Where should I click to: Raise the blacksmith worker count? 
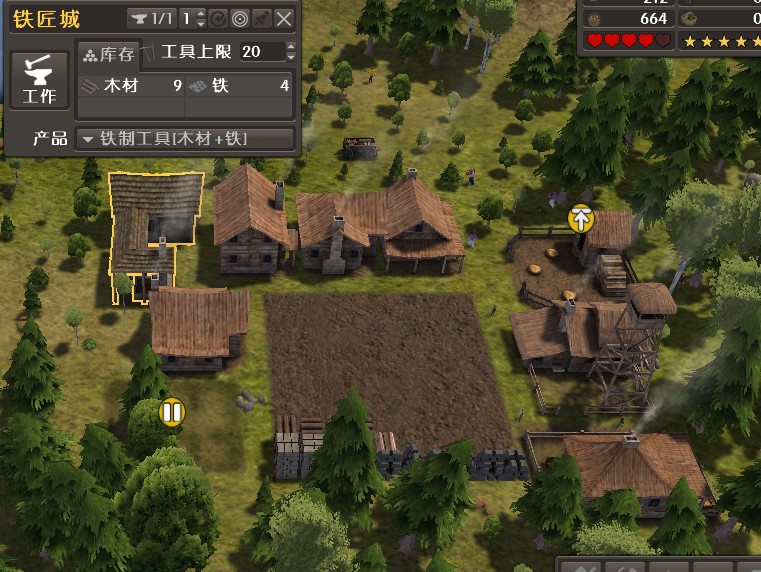click(x=201, y=13)
